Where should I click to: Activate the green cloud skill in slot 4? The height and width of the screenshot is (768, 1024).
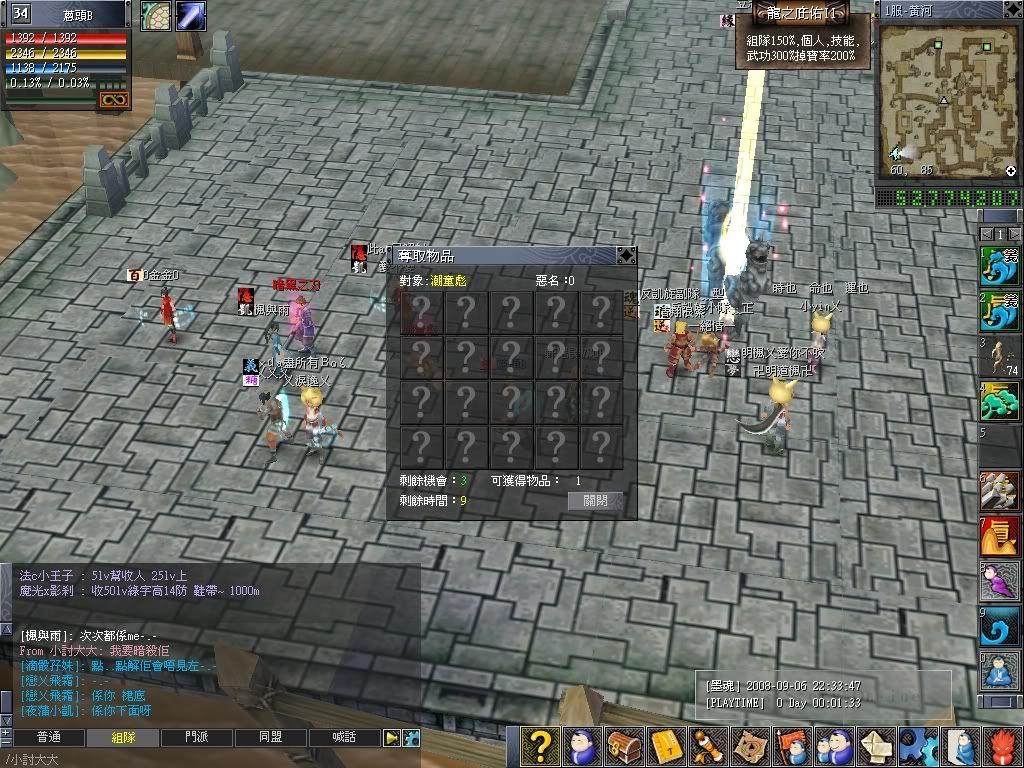pyautogui.click(x=1000, y=402)
